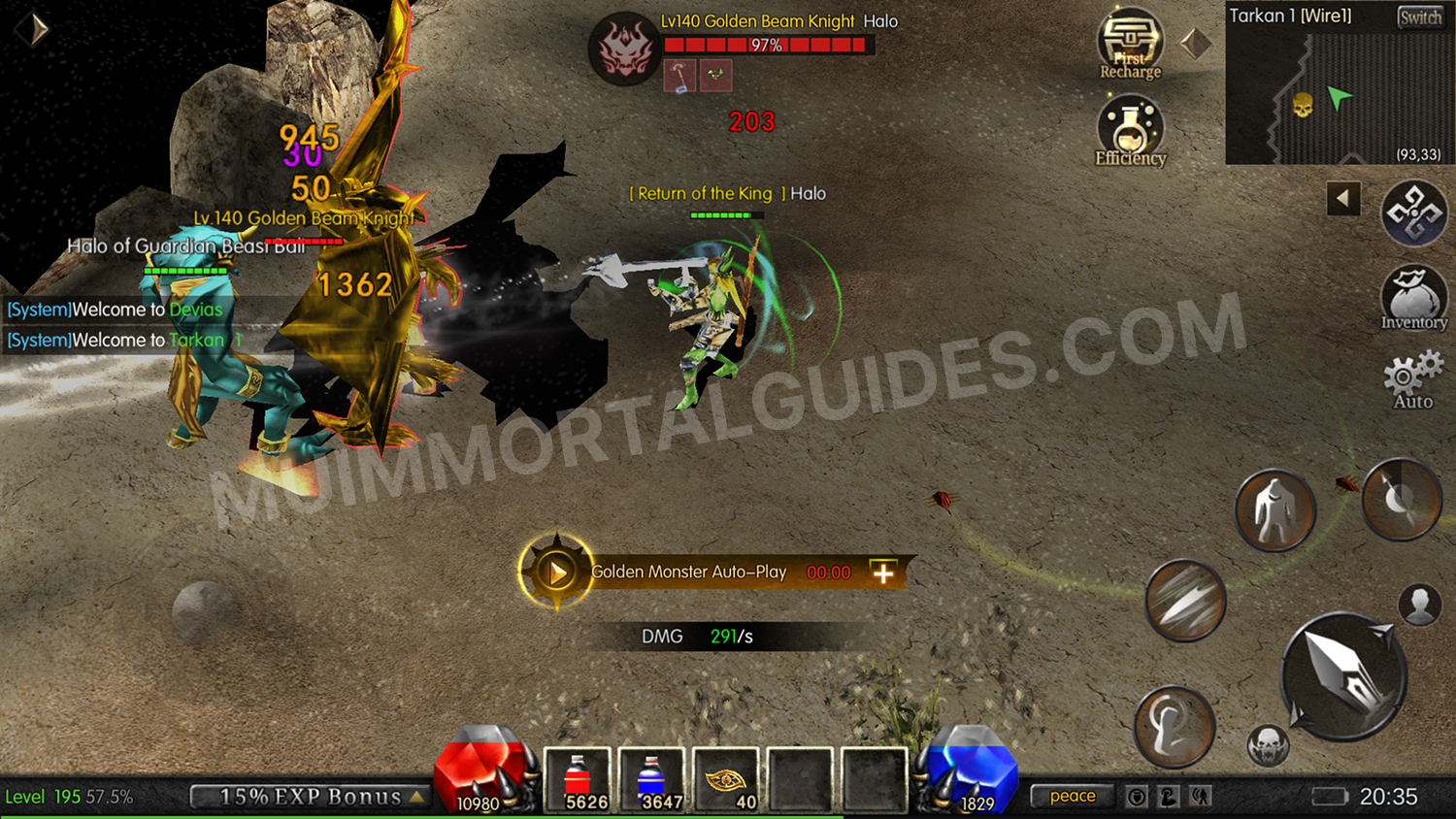Toggle the shield status icon near peace

click(x=1136, y=796)
